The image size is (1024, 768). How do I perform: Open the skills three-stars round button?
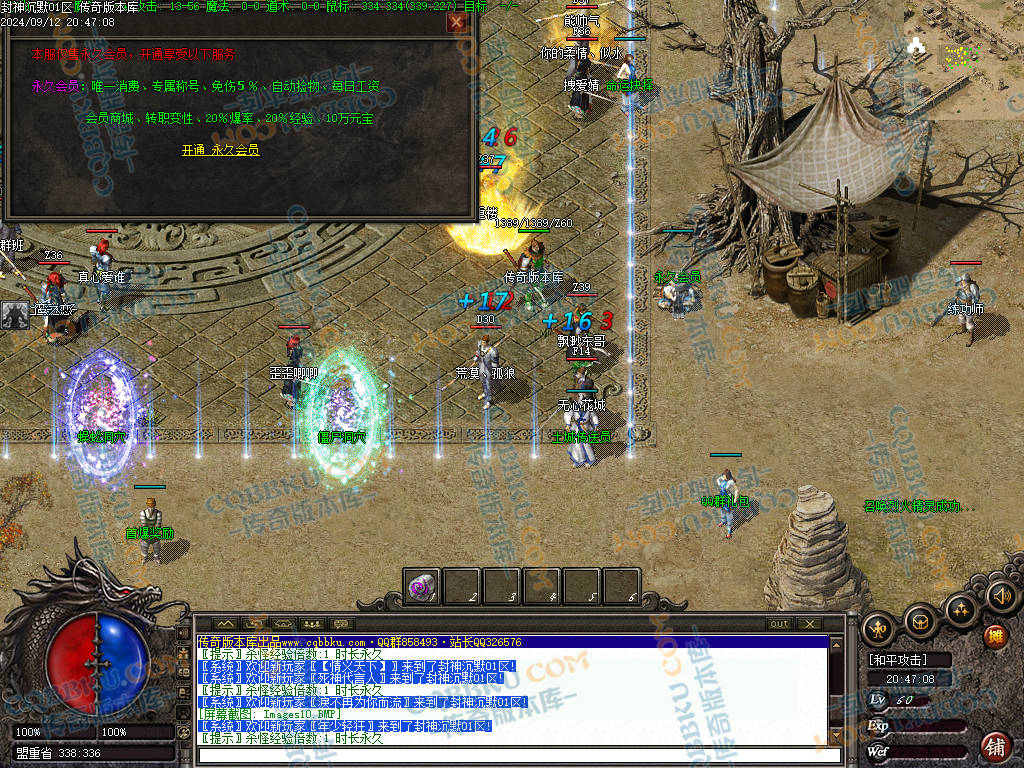(960, 608)
